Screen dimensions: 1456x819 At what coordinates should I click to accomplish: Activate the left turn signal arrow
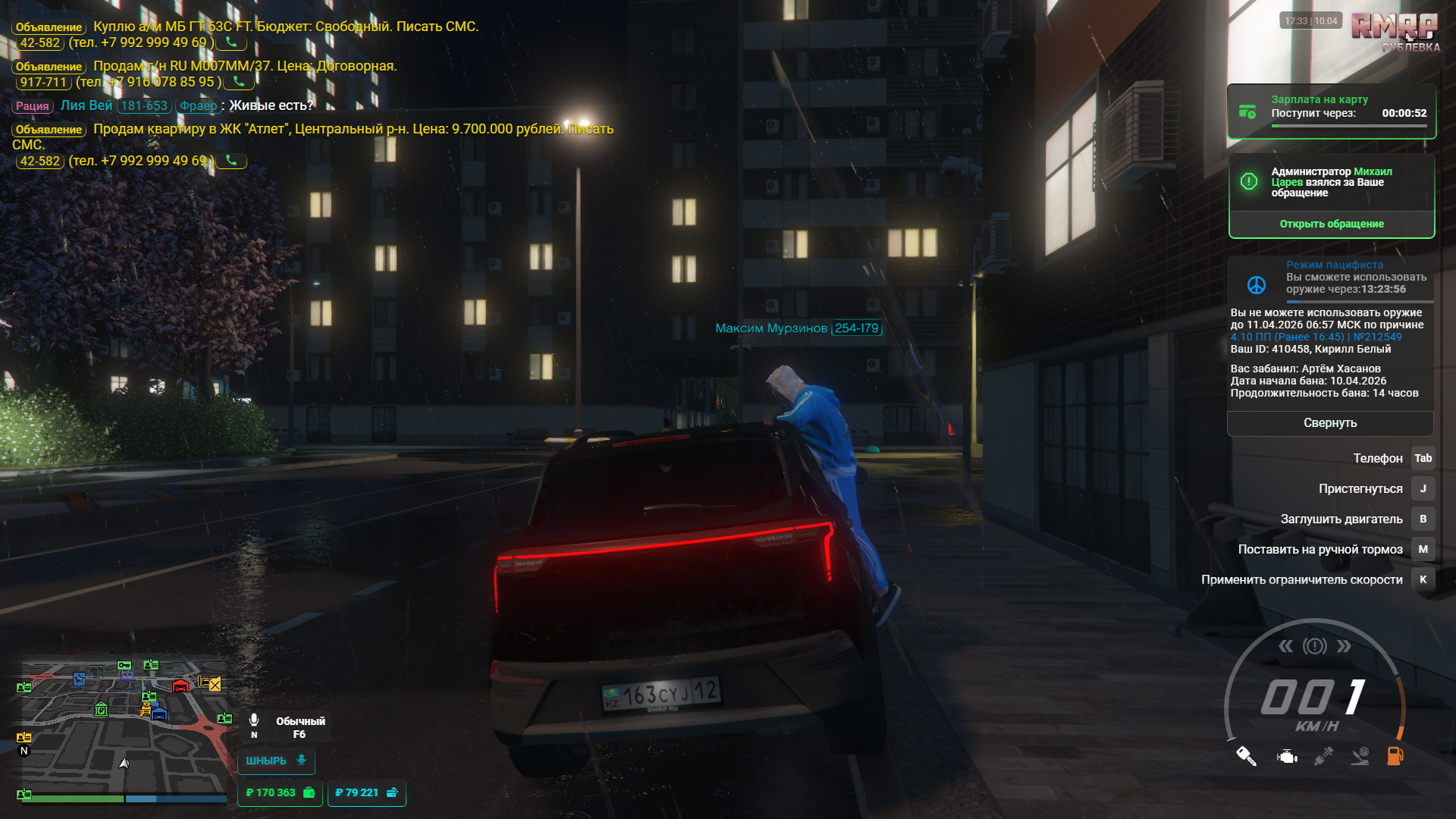coord(1285,646)
